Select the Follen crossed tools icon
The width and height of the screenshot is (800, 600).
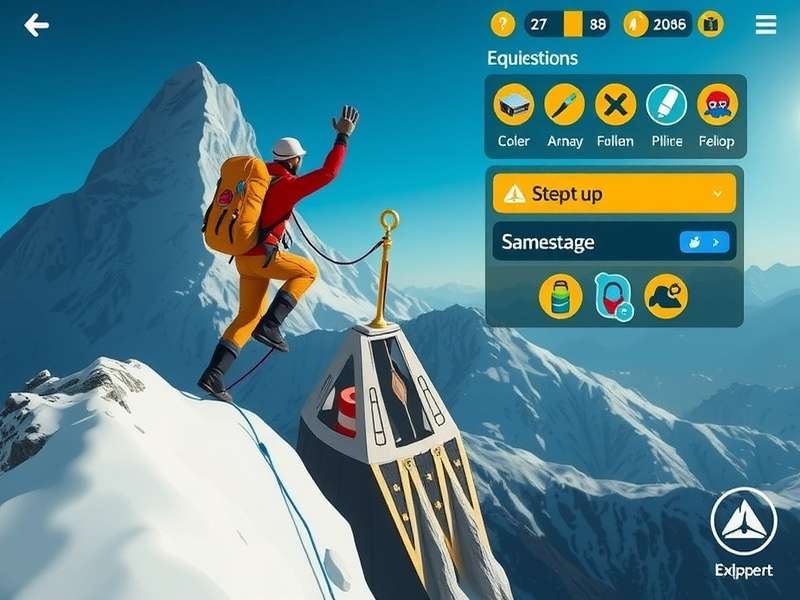click(615, 104)
